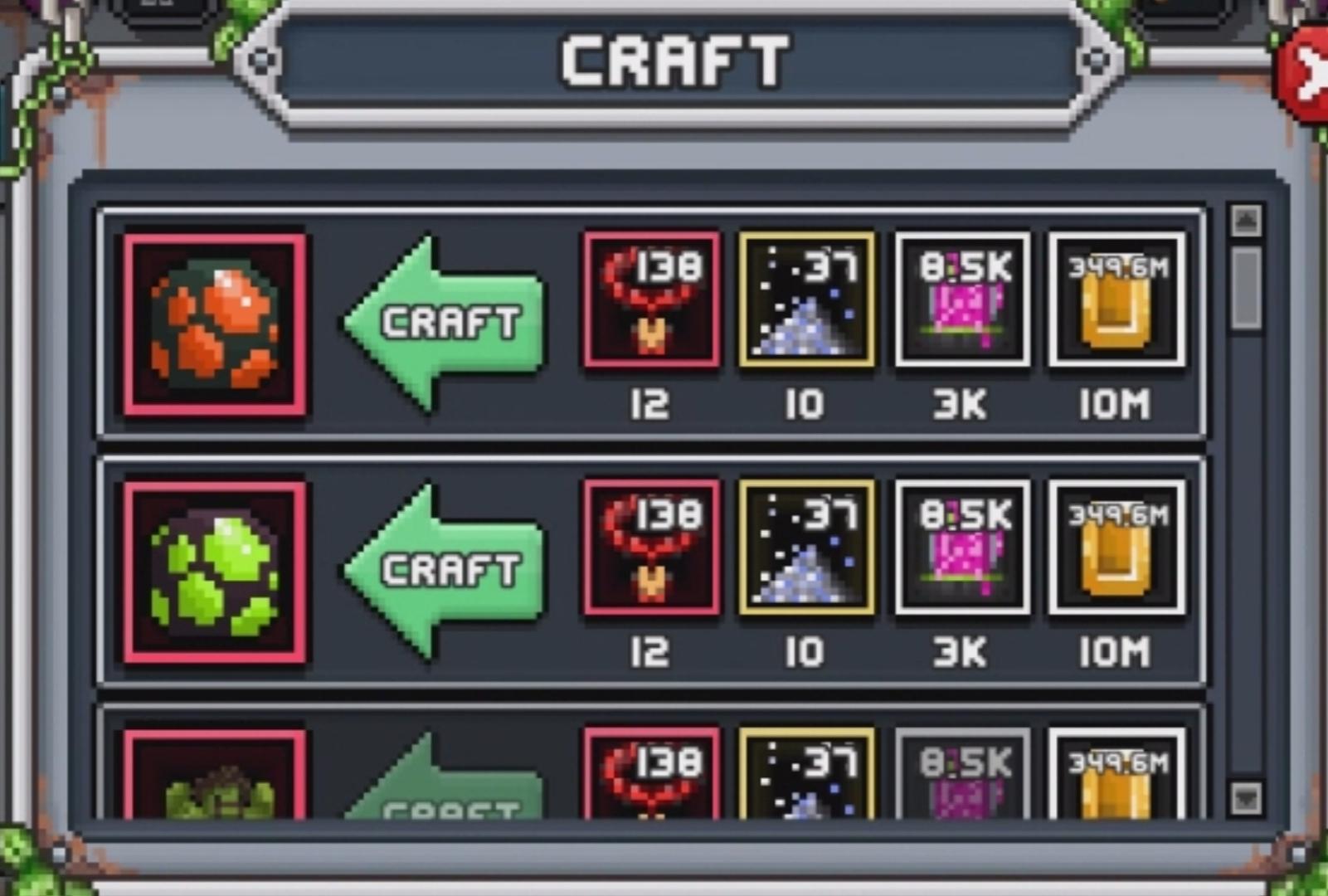Click the pink flag ingredient showing 8.5K

point(960,301)
